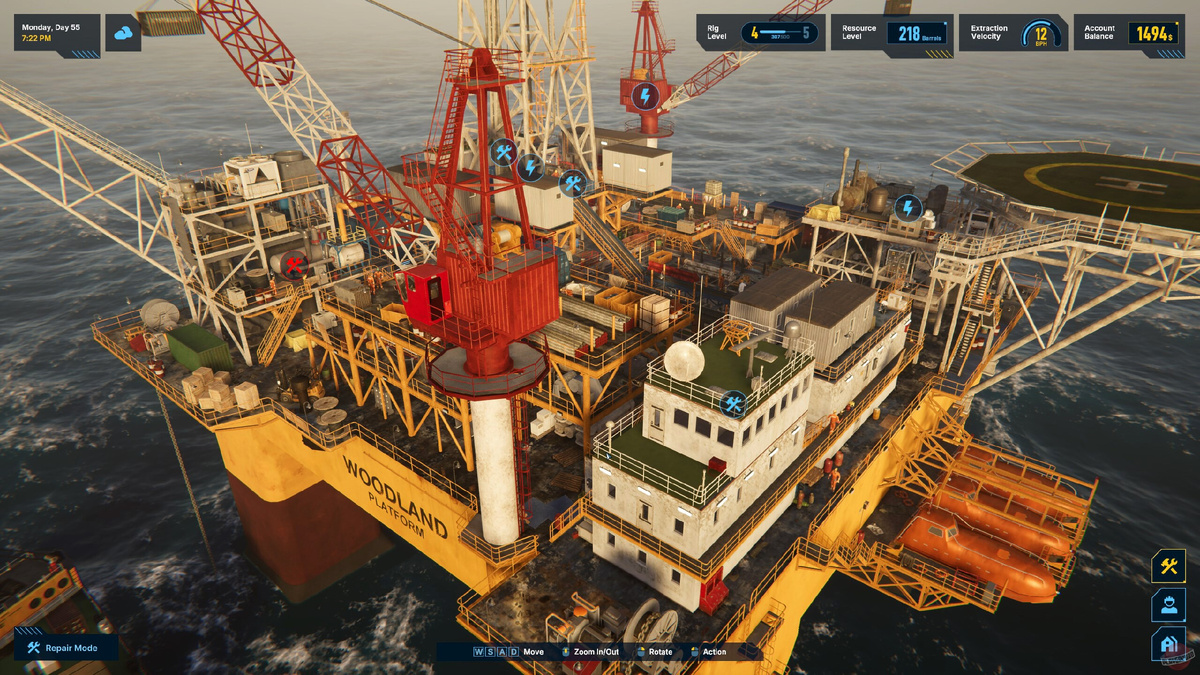Viewport: 1200px width, 675px height.
Task: Open the worker hard-hat menu
Action: pyautogui.click(x=1168, y=605)
